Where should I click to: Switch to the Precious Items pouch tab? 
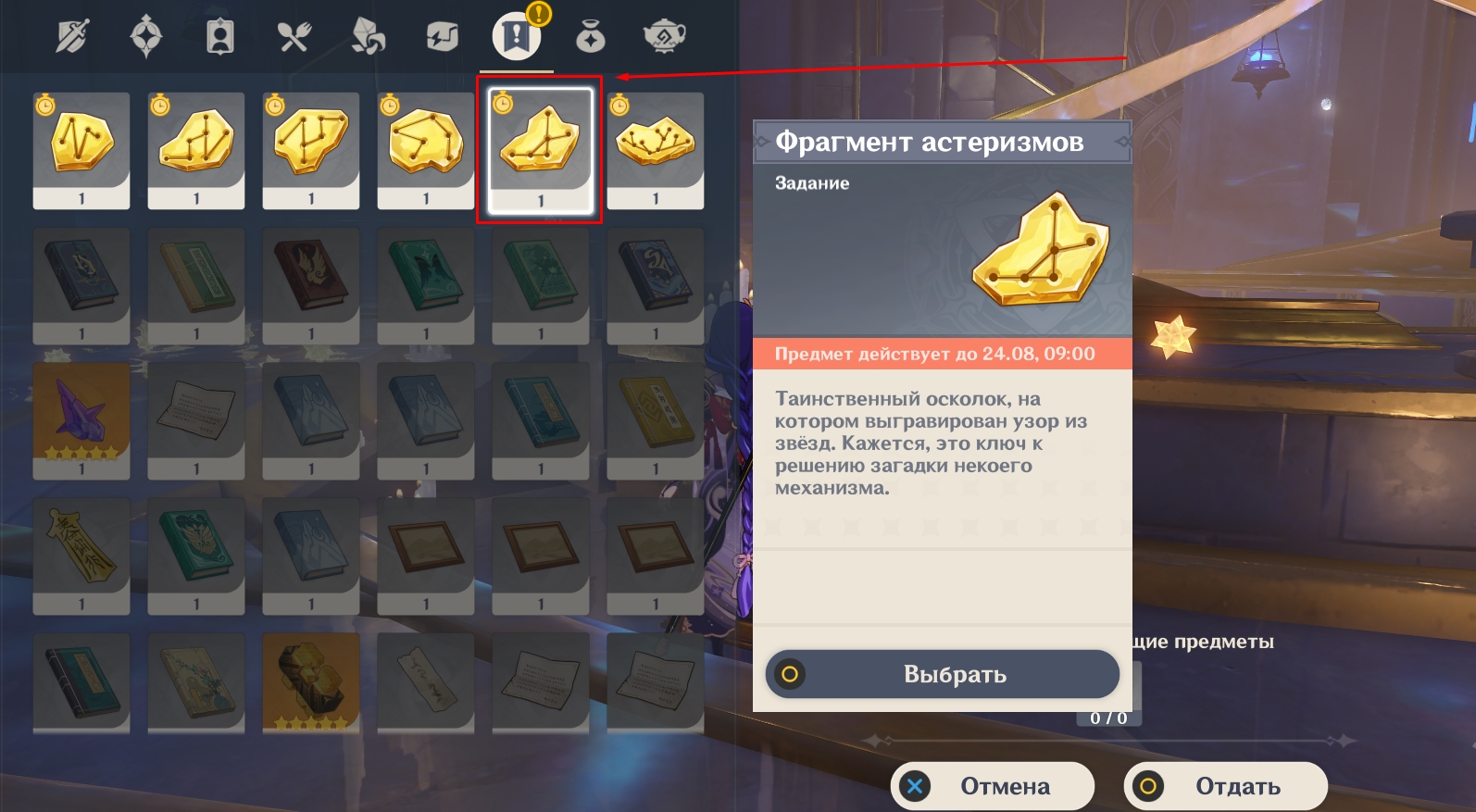click(590, 37)
